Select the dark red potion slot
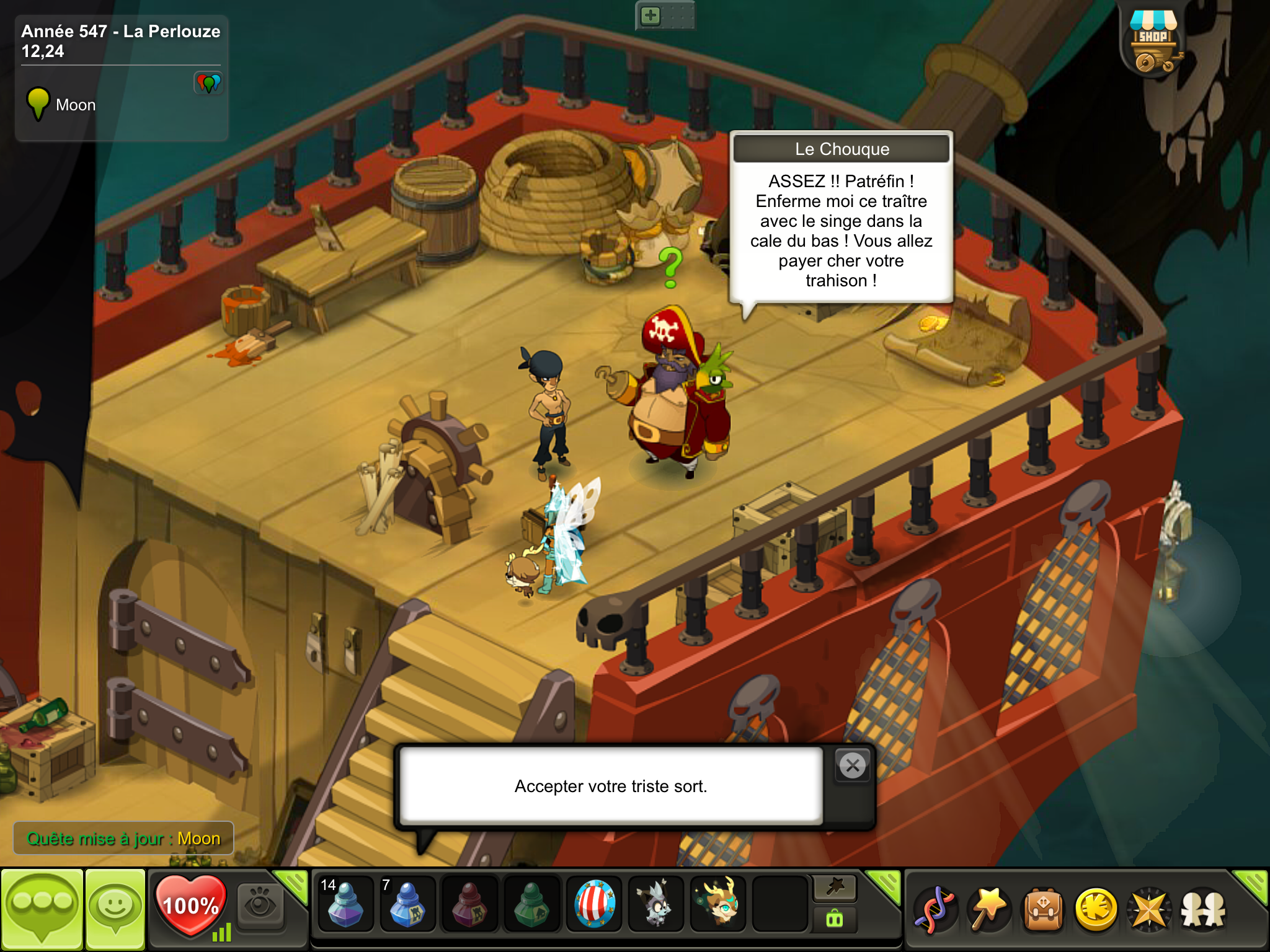 tap(469, 904)
